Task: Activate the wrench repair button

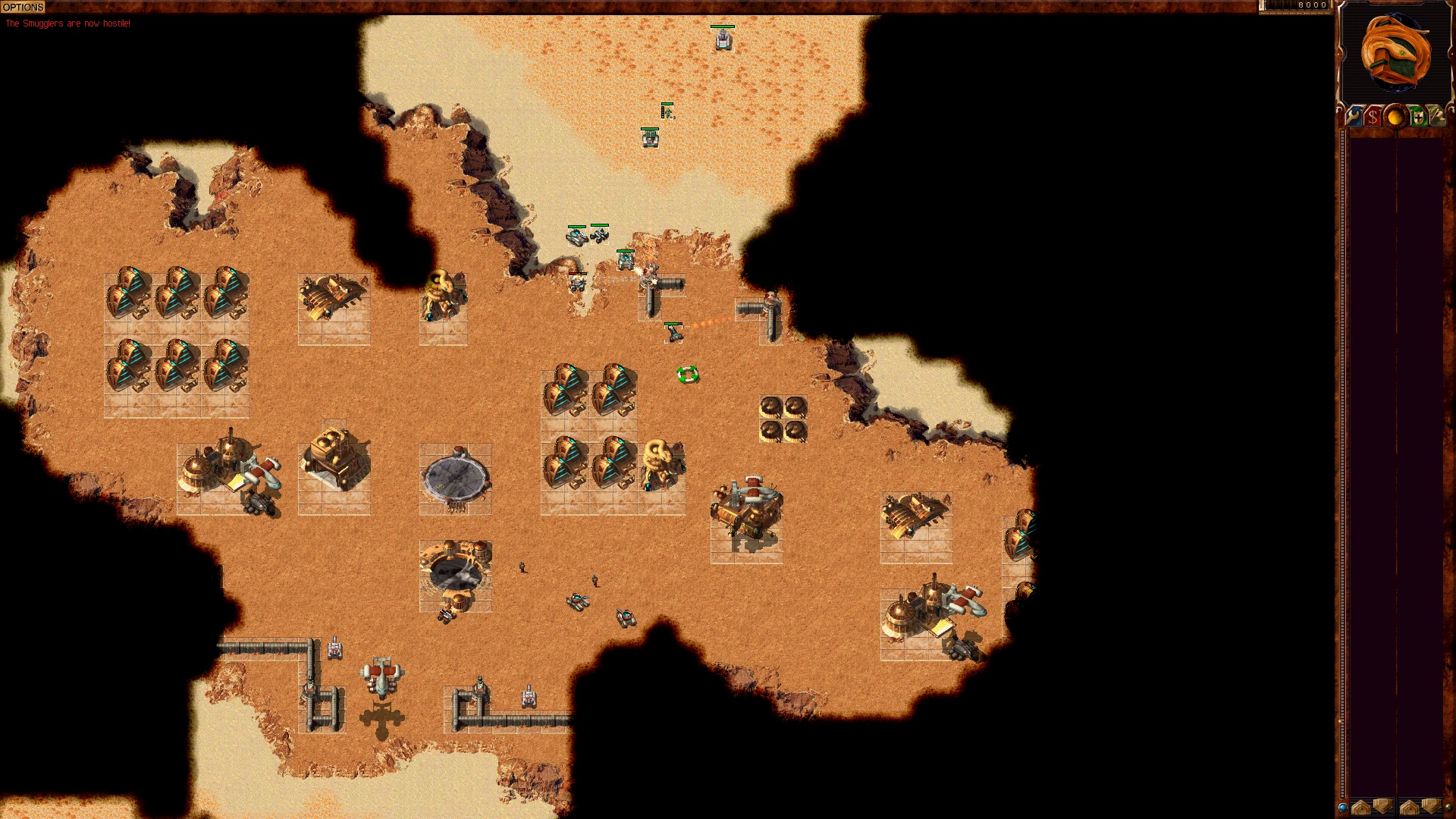Action: (x=1354, y=117)
